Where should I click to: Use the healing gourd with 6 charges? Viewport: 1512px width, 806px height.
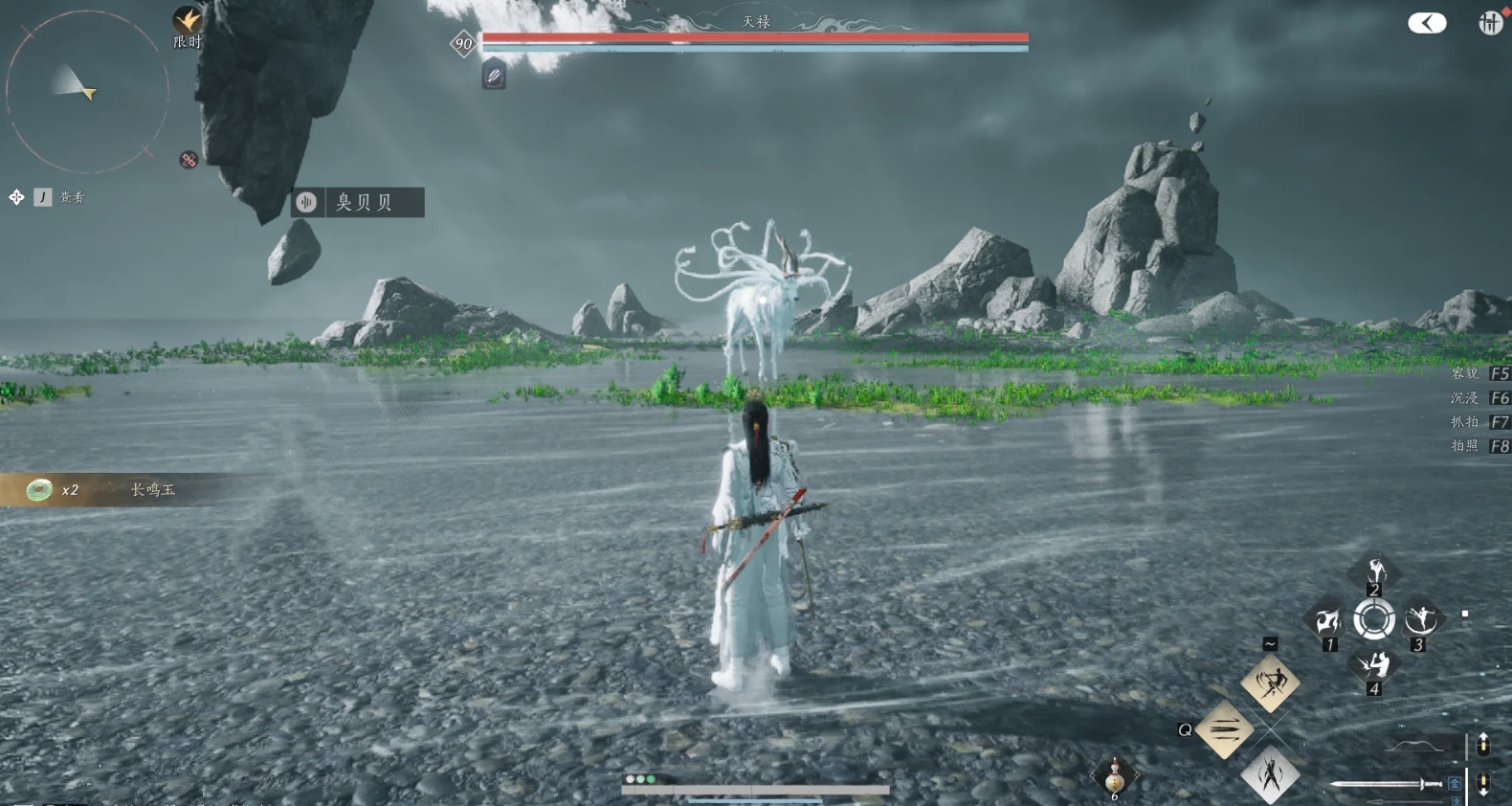[1114, 777]
